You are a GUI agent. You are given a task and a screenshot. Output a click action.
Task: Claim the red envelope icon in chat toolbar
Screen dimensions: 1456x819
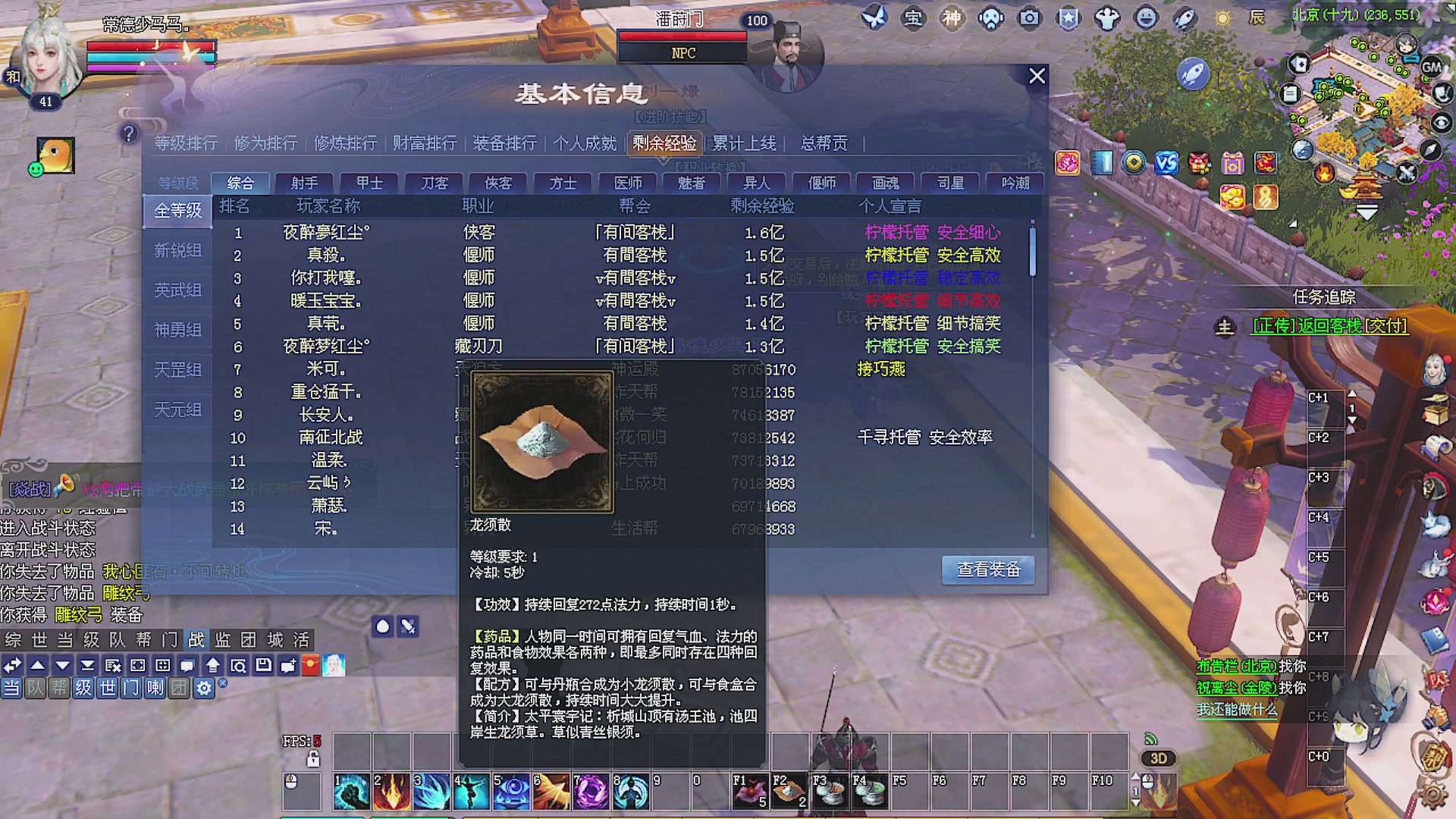pos(309,666)
